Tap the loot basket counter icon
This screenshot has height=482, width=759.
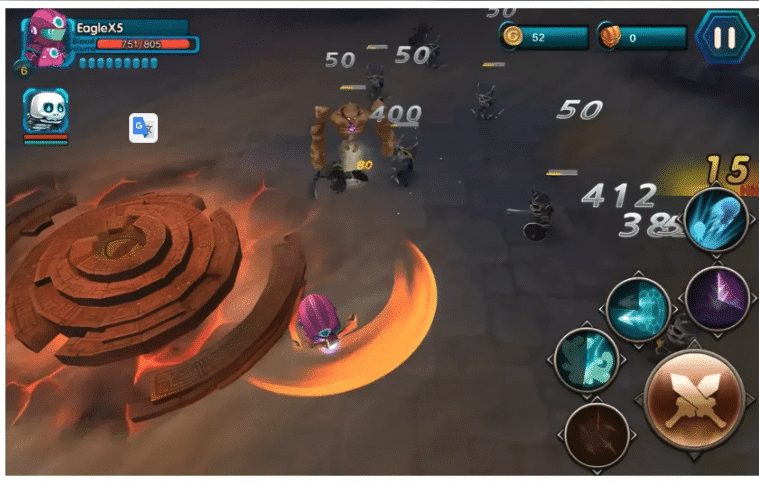(609, 37)
